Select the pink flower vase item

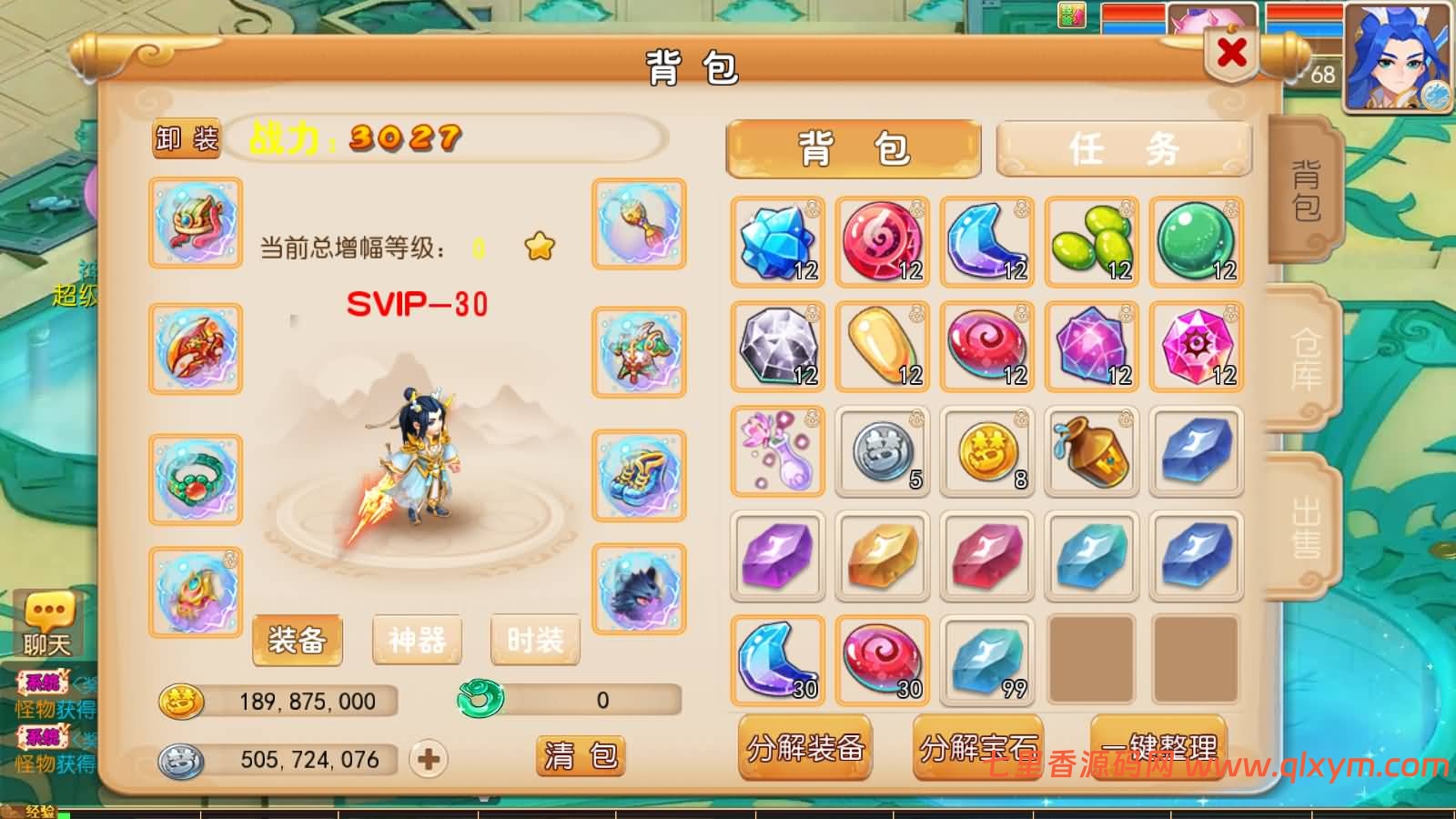777,451
